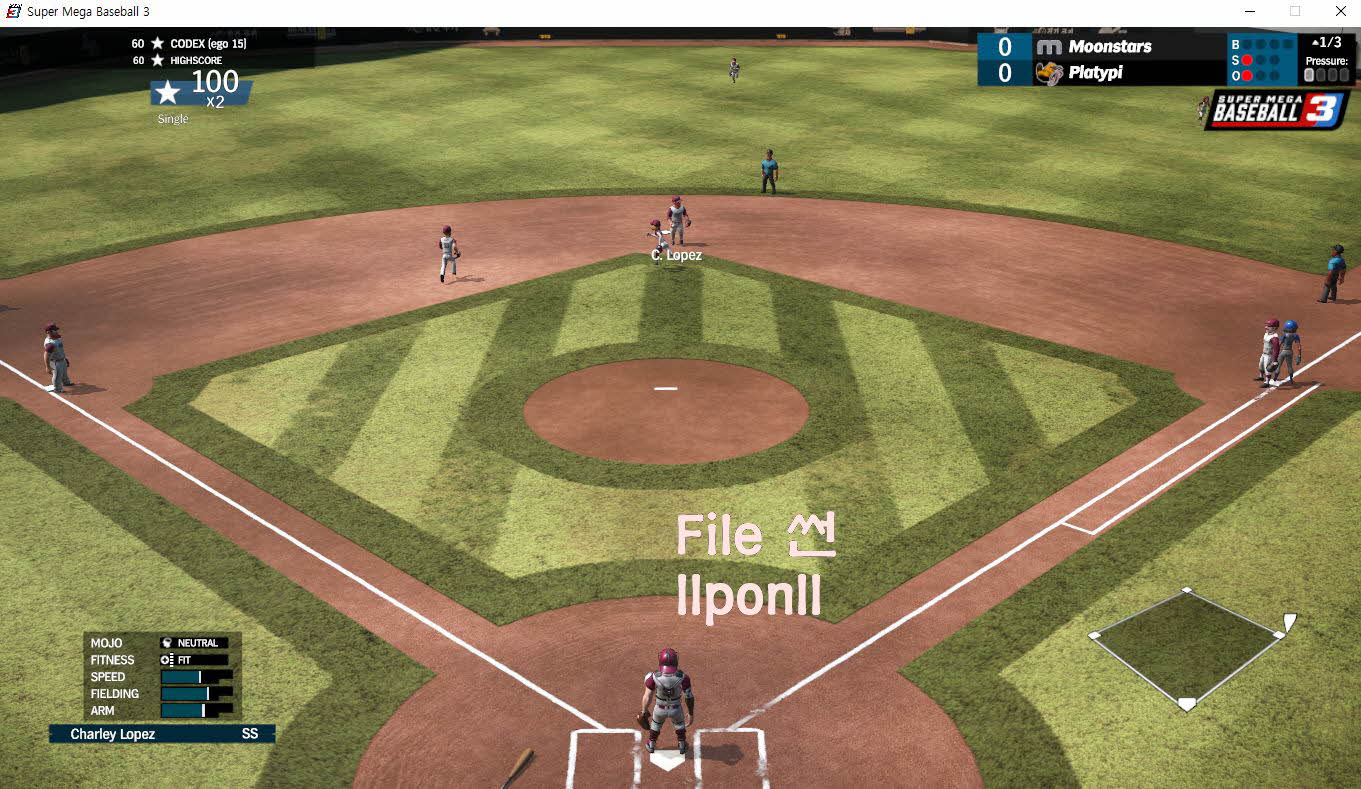Select the Charley Lopez player name bar
The width and height of the screenshot is (1361, 789).
(x=162, y=734)
